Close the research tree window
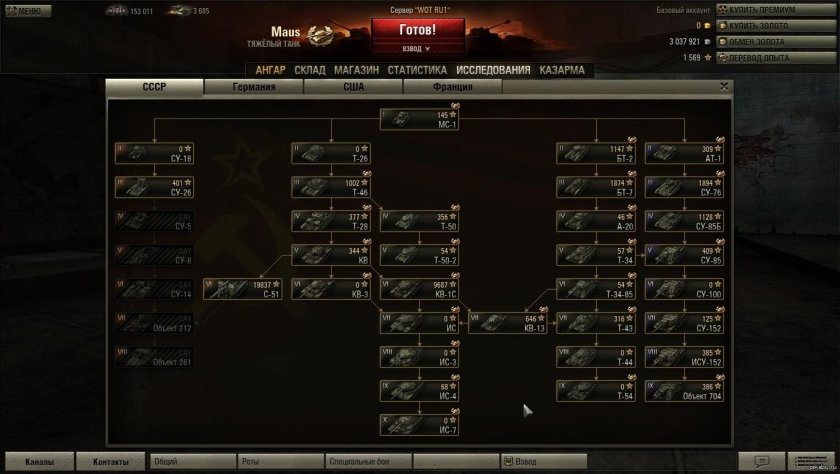This screenshot has height=474, width=840. click(724, 87)
